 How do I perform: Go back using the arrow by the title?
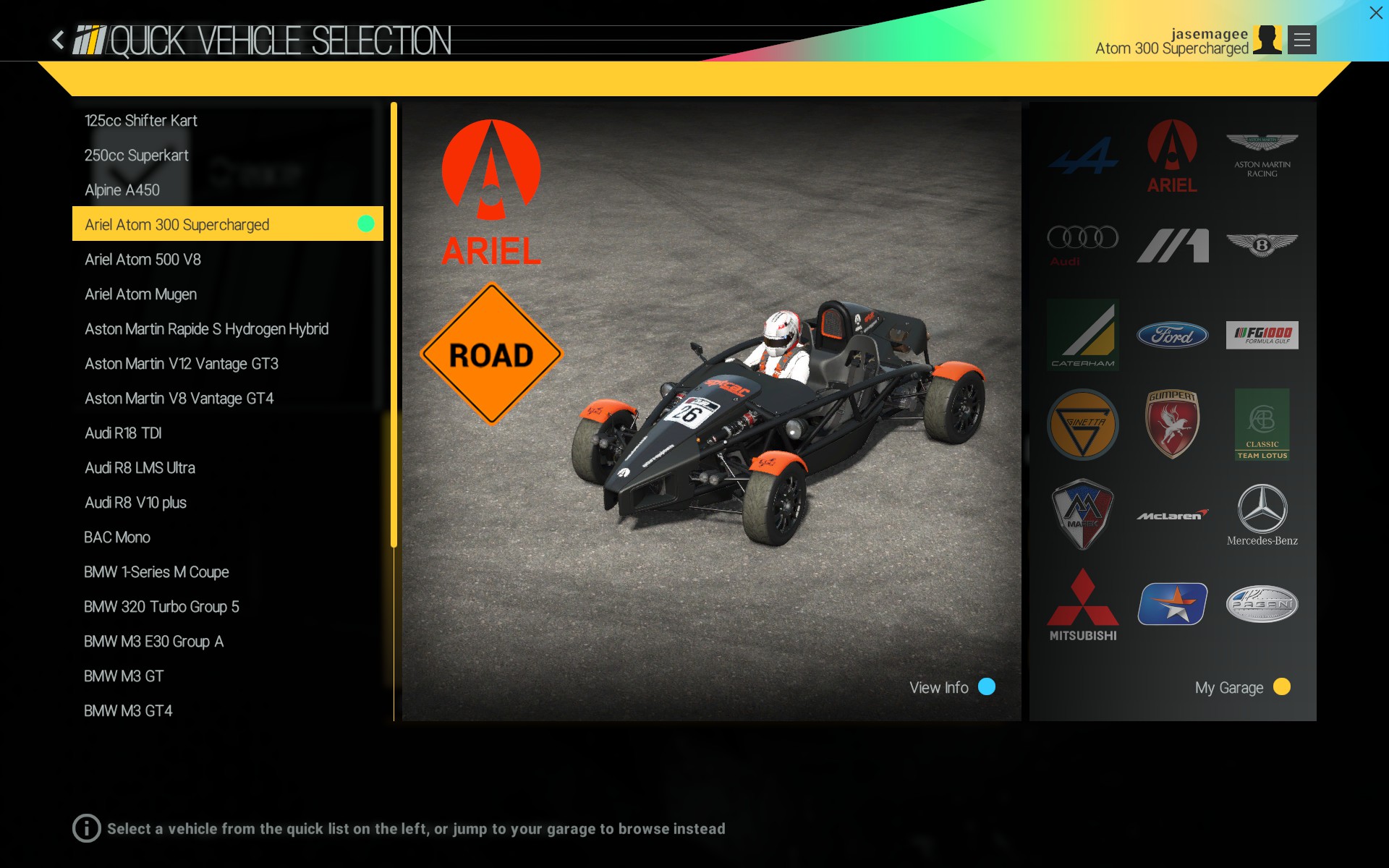59,40
